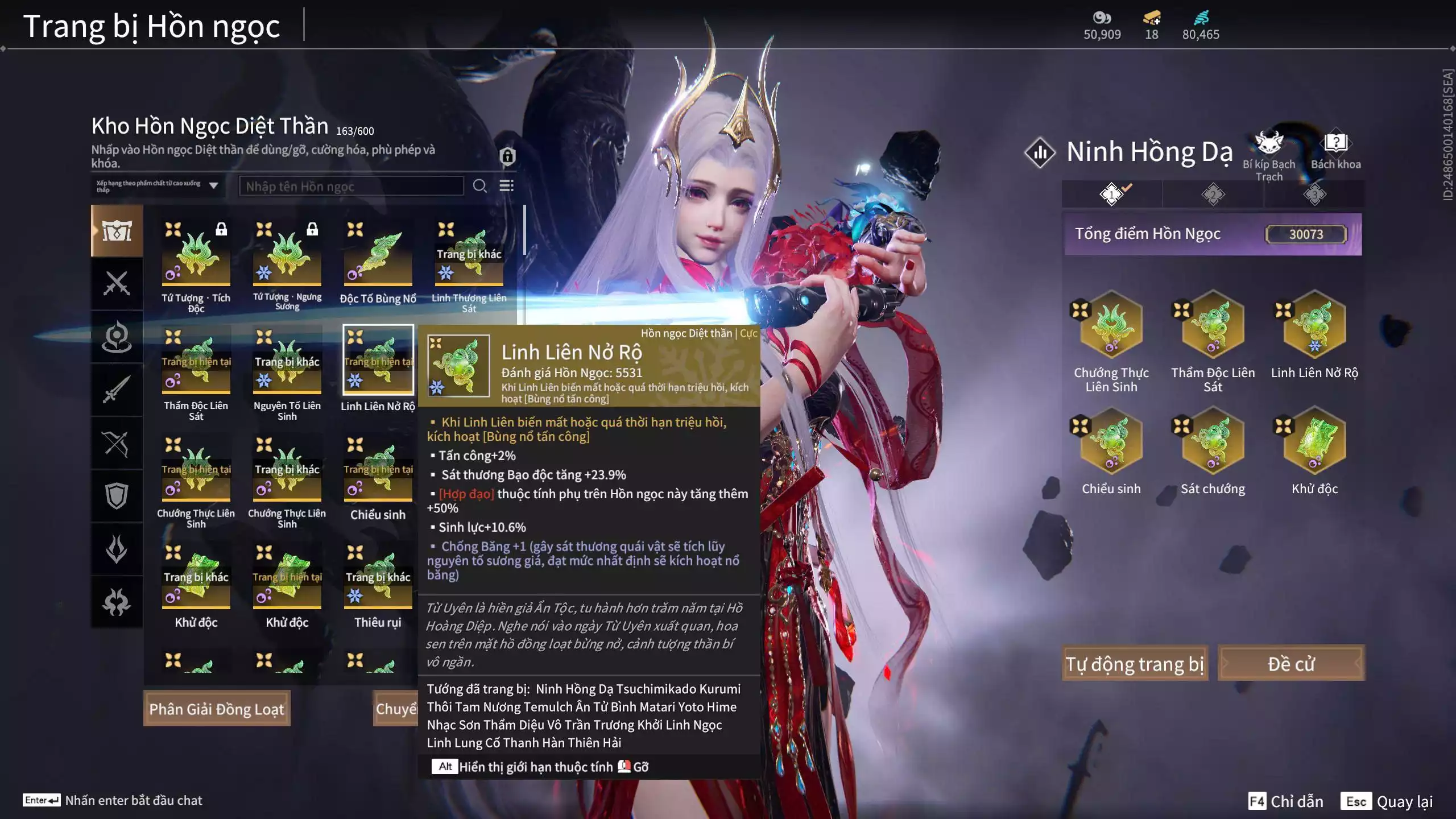Select the equipped Khử độc hexagon slot
This screenshot has height=819, width=1456.
tap(1314, 441)
